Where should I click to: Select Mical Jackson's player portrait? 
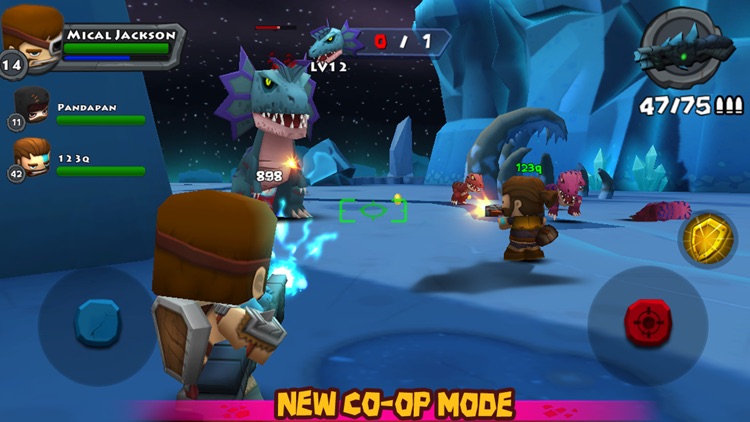[x=31, y=37]
